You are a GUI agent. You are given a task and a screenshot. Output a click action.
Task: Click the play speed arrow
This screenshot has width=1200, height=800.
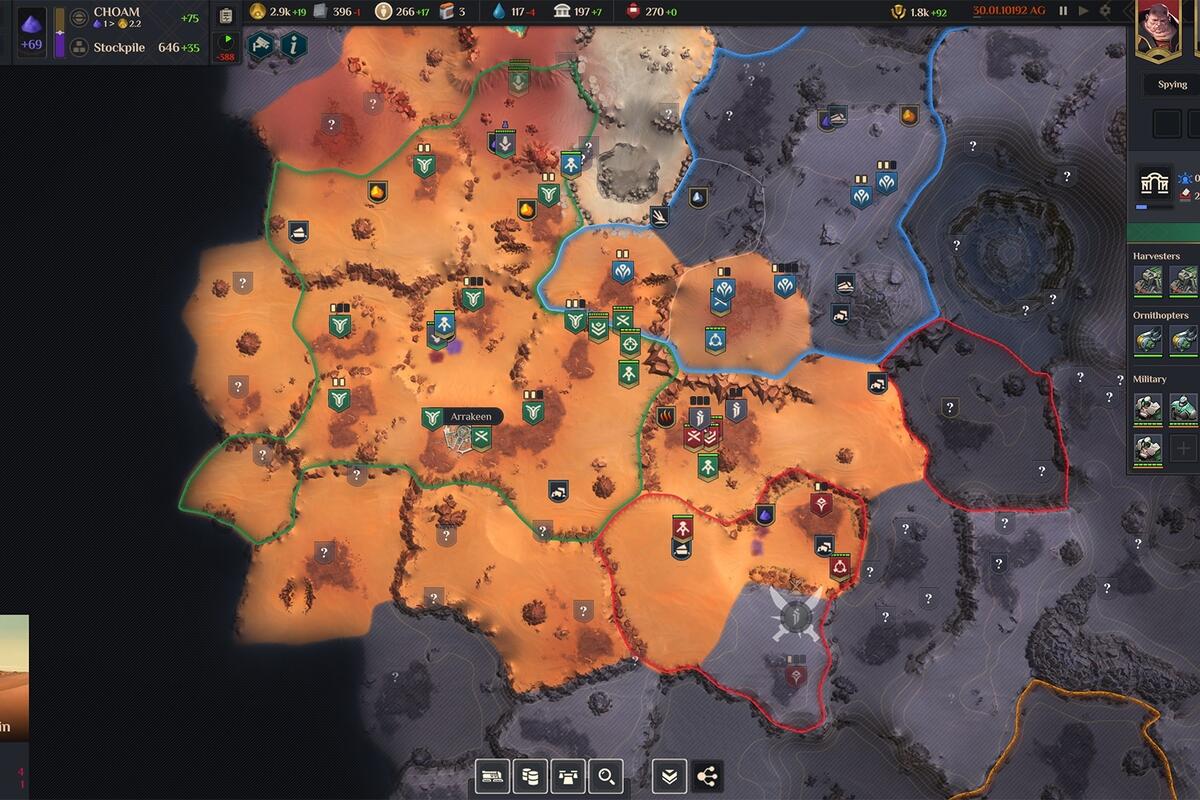[x=1083, y=11]
